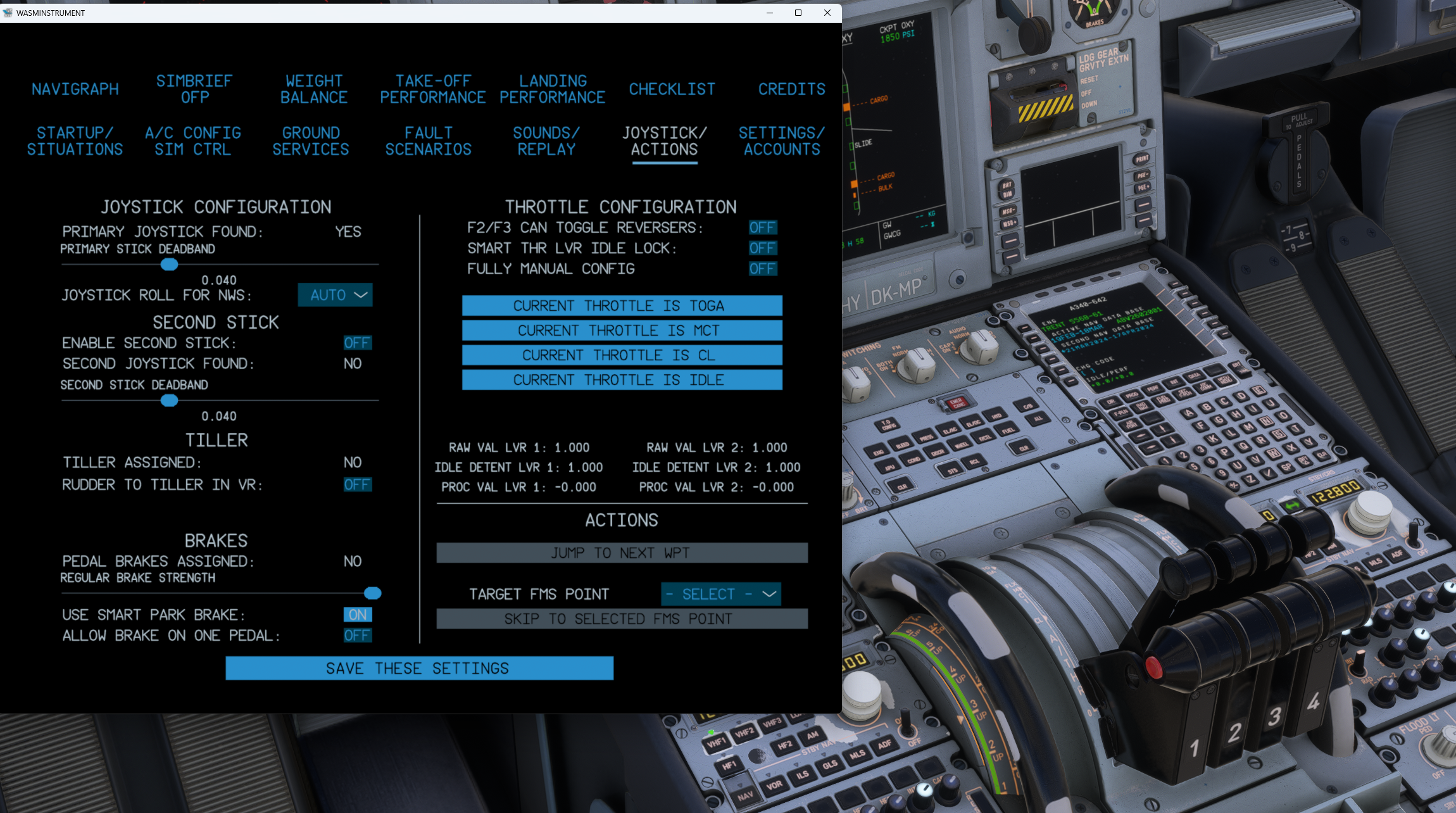Enable ALLOW BRAKE ON ONE PEDAL
The width and height of the screenshot is (1456, 813).
(358, 635)
